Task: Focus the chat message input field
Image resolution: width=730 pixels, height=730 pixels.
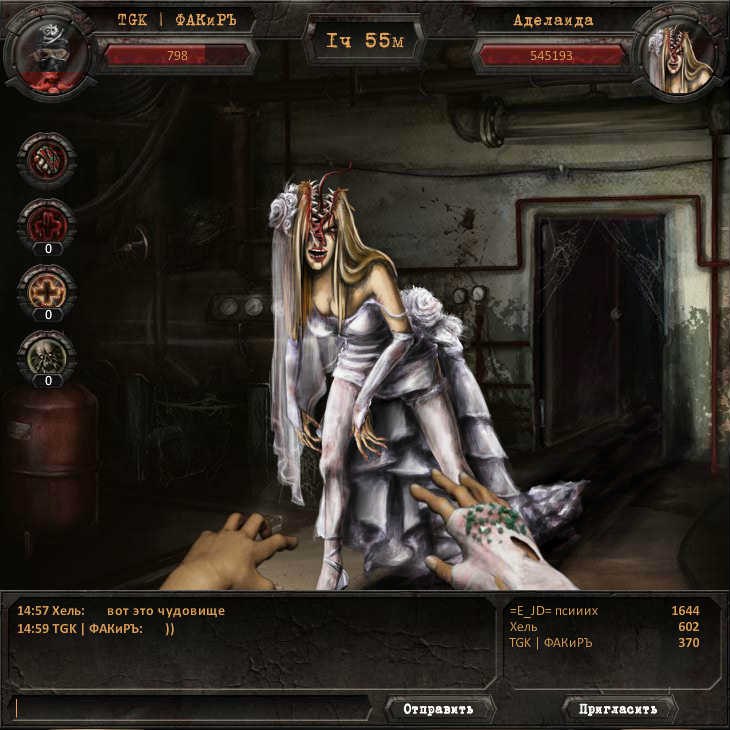Action: coord(194,709)
